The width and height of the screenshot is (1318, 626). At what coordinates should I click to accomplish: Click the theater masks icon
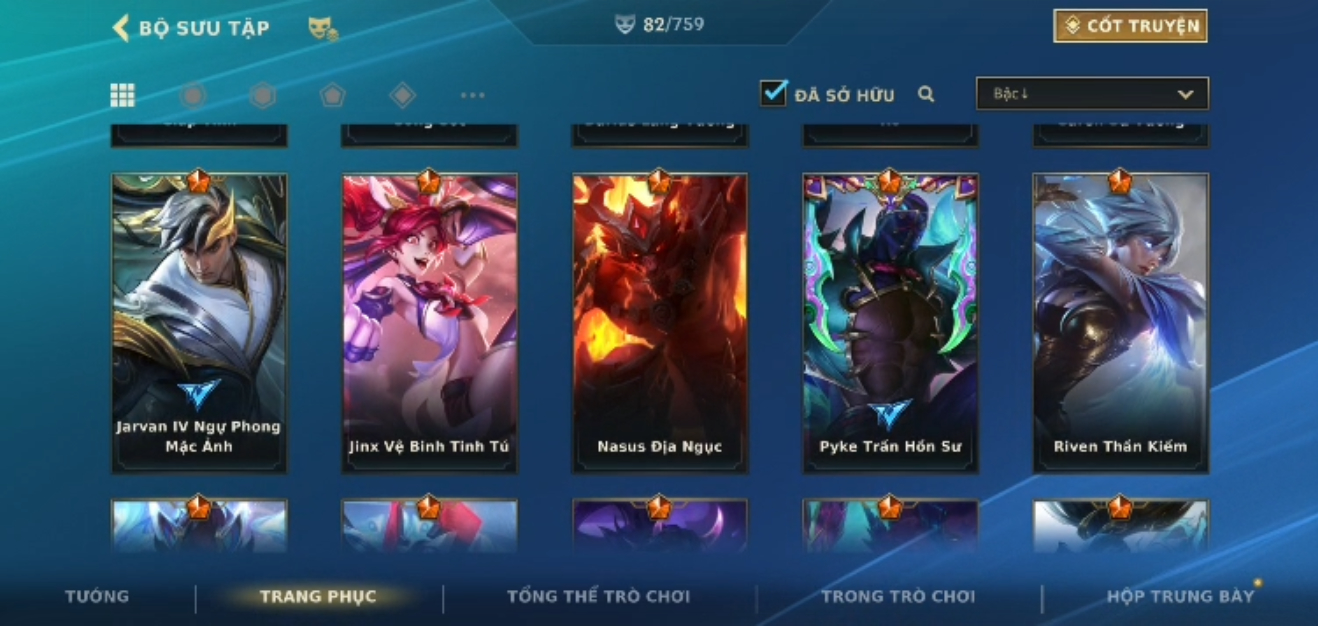click(322, 29)
